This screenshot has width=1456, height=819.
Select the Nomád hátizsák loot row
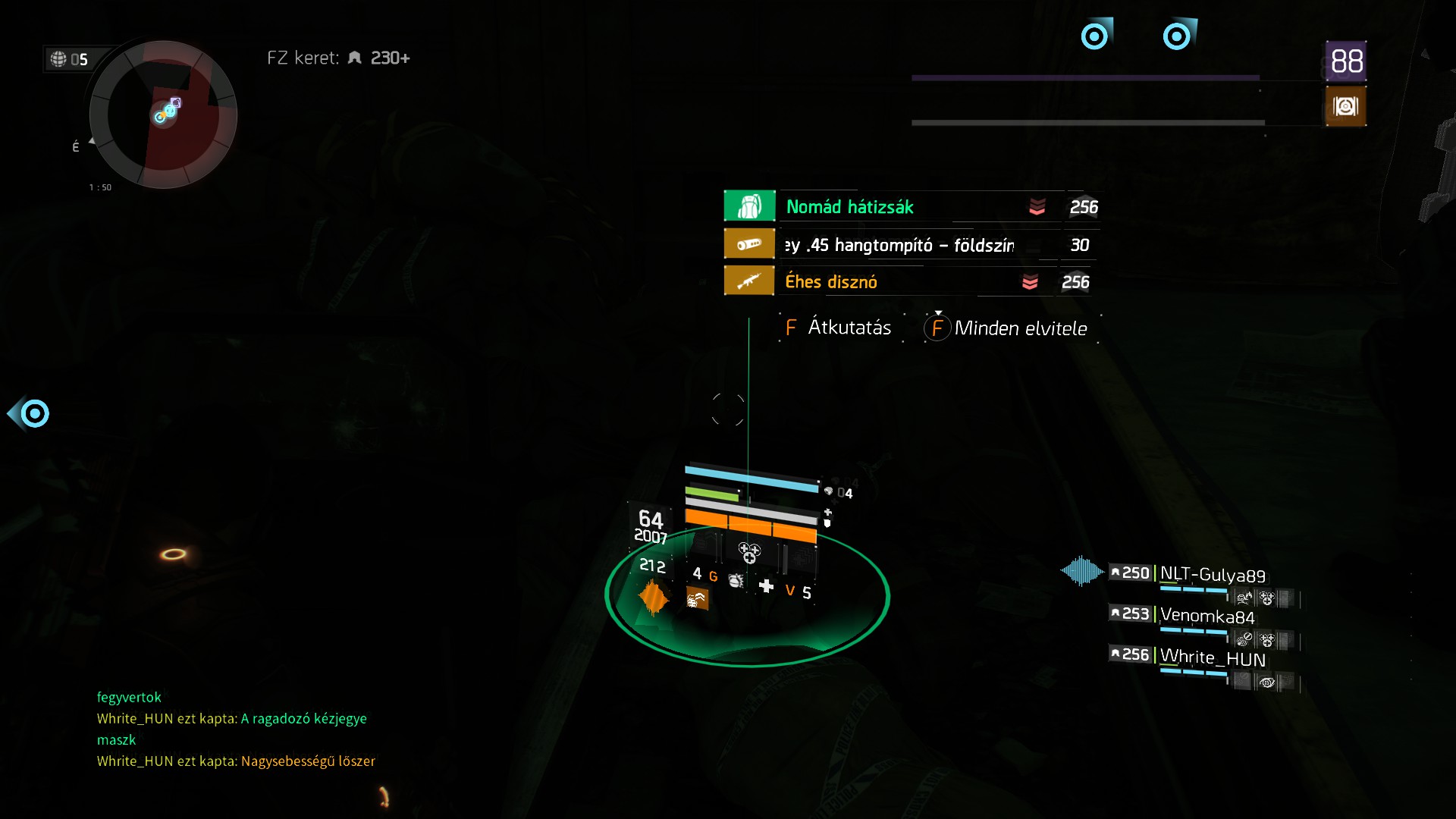(910, 207)
